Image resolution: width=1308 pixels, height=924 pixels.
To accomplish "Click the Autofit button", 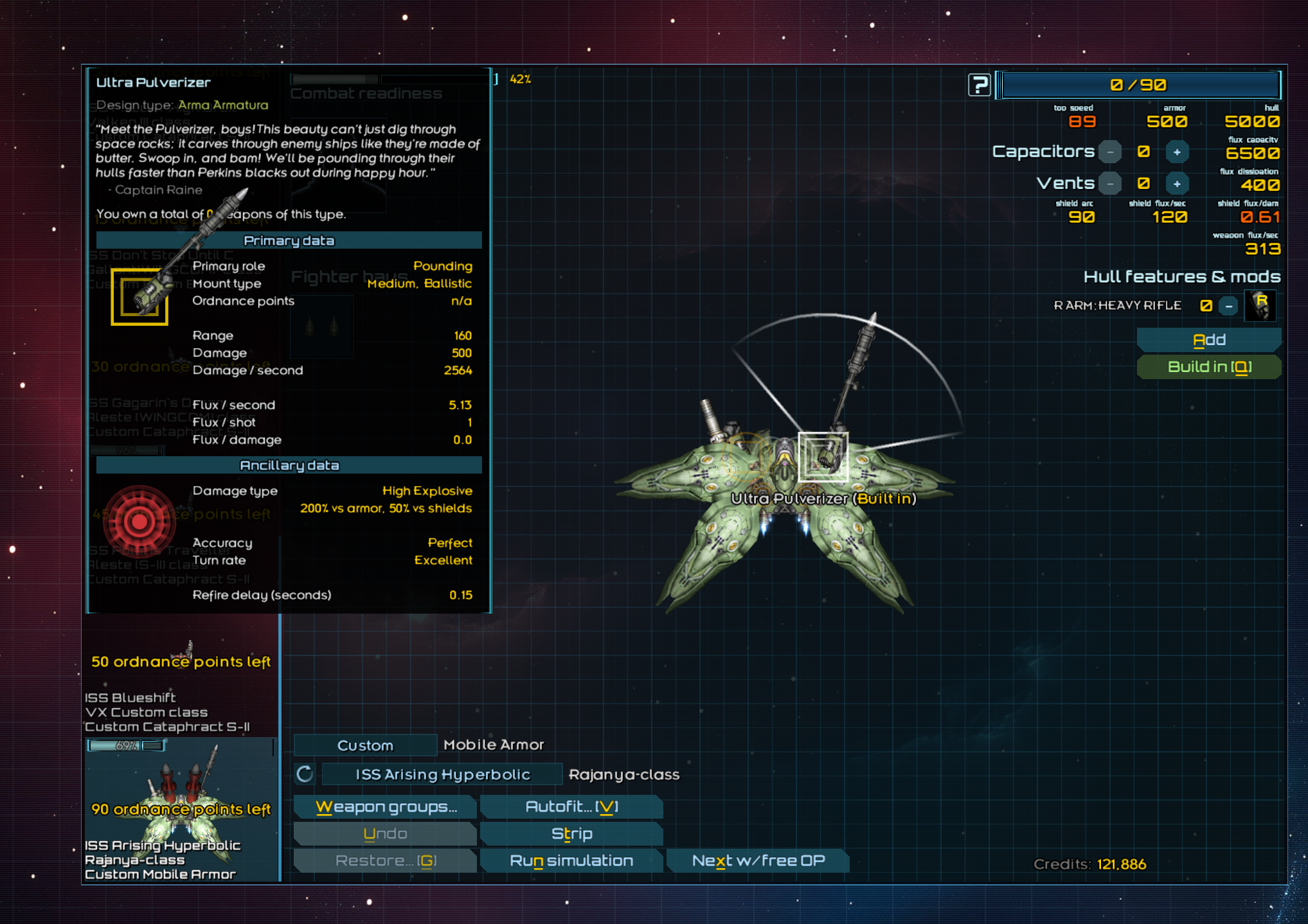I will (571, 807).
